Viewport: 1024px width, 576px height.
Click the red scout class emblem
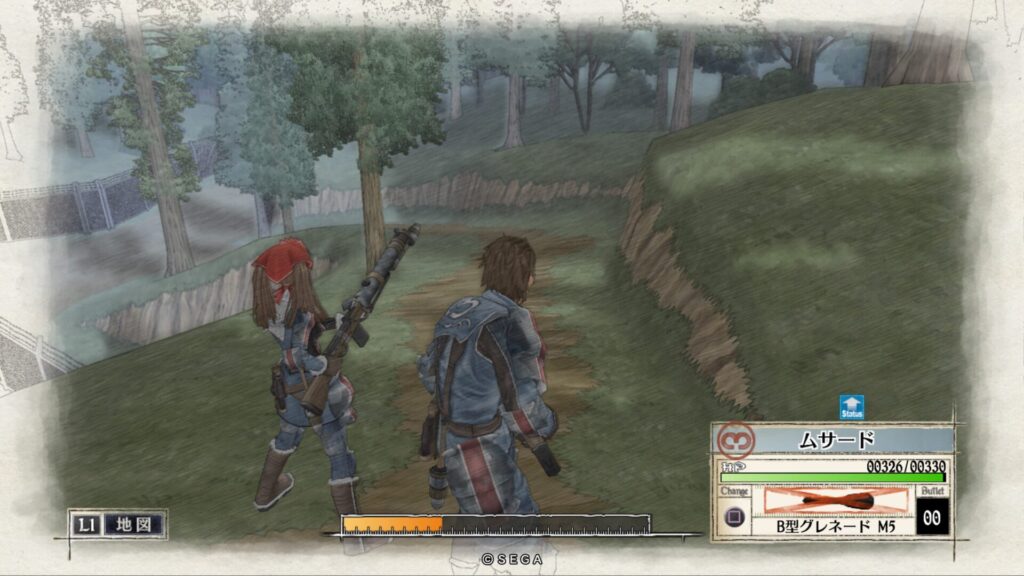(736, 440)
